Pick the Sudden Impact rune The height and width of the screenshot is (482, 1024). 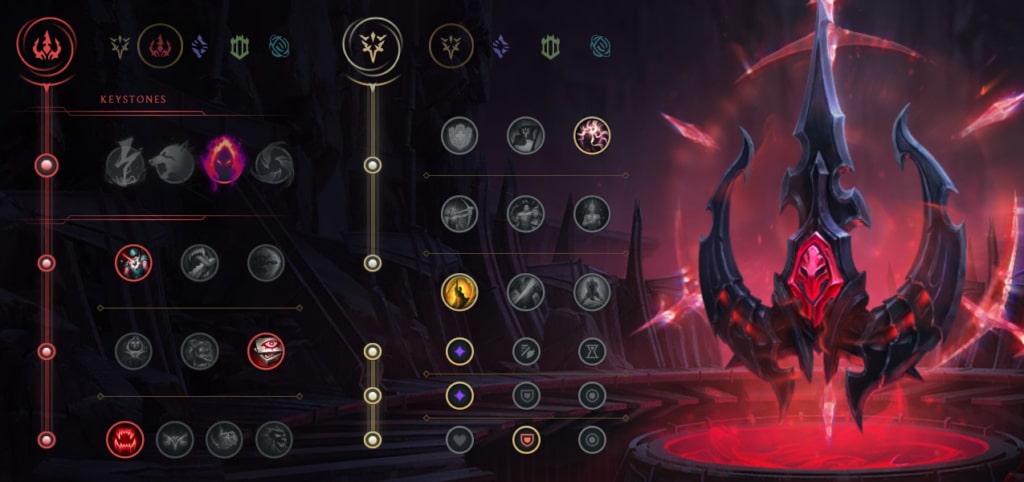[x=266, y=263]
